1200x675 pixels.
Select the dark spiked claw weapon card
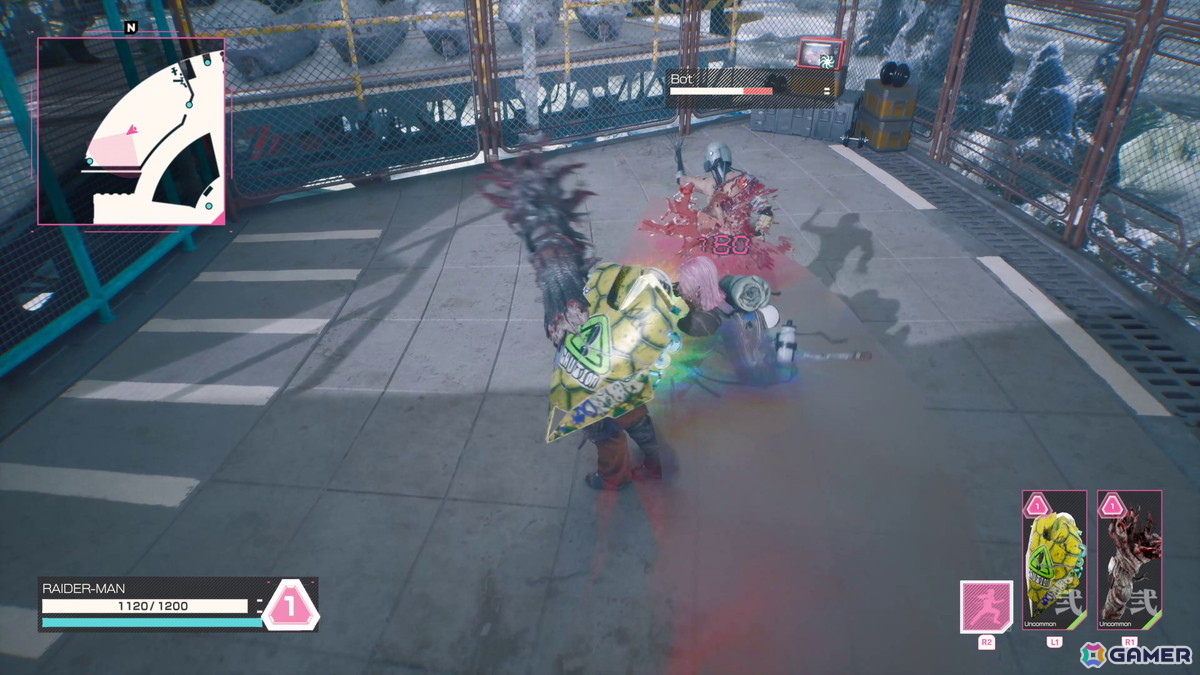pyautogui.click(x=1129, y=560)
